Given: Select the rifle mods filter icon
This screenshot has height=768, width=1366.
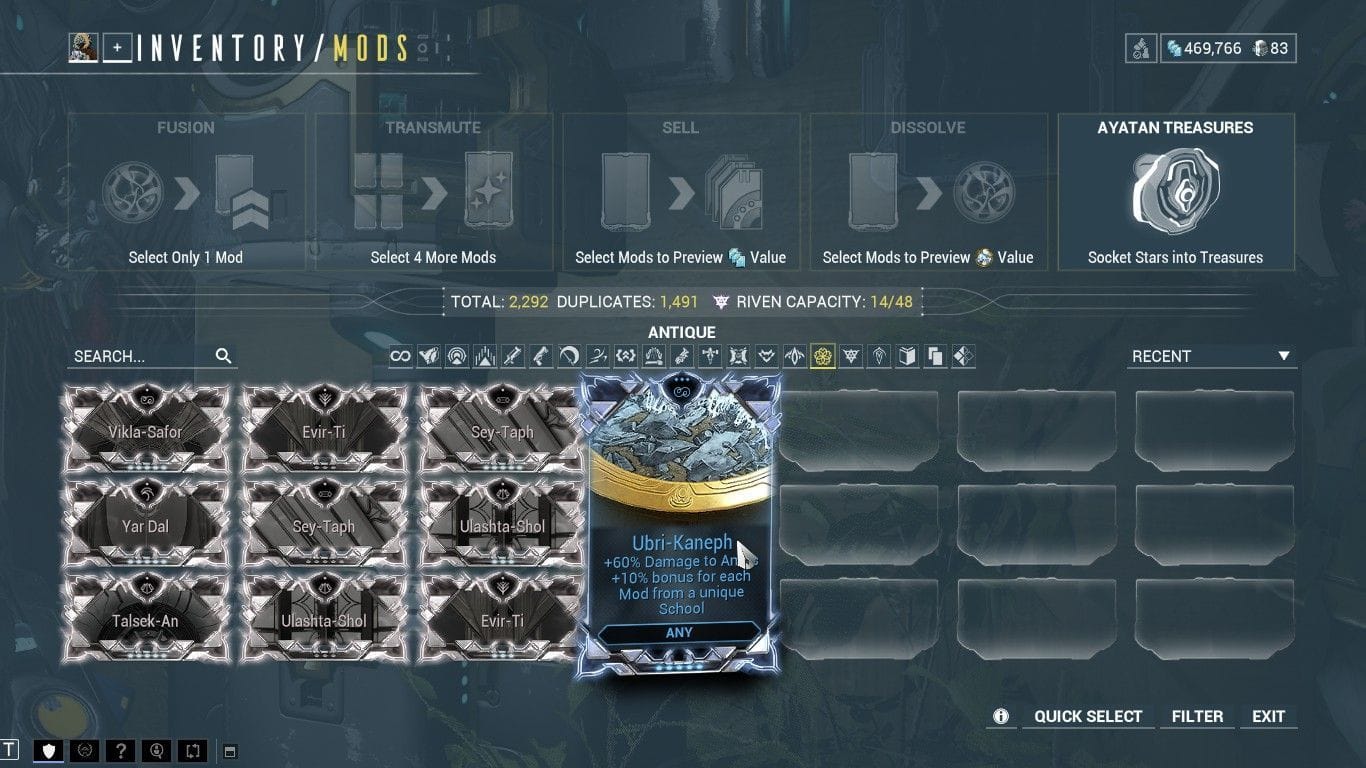Looking at the screenshot, I should [512, 355].
